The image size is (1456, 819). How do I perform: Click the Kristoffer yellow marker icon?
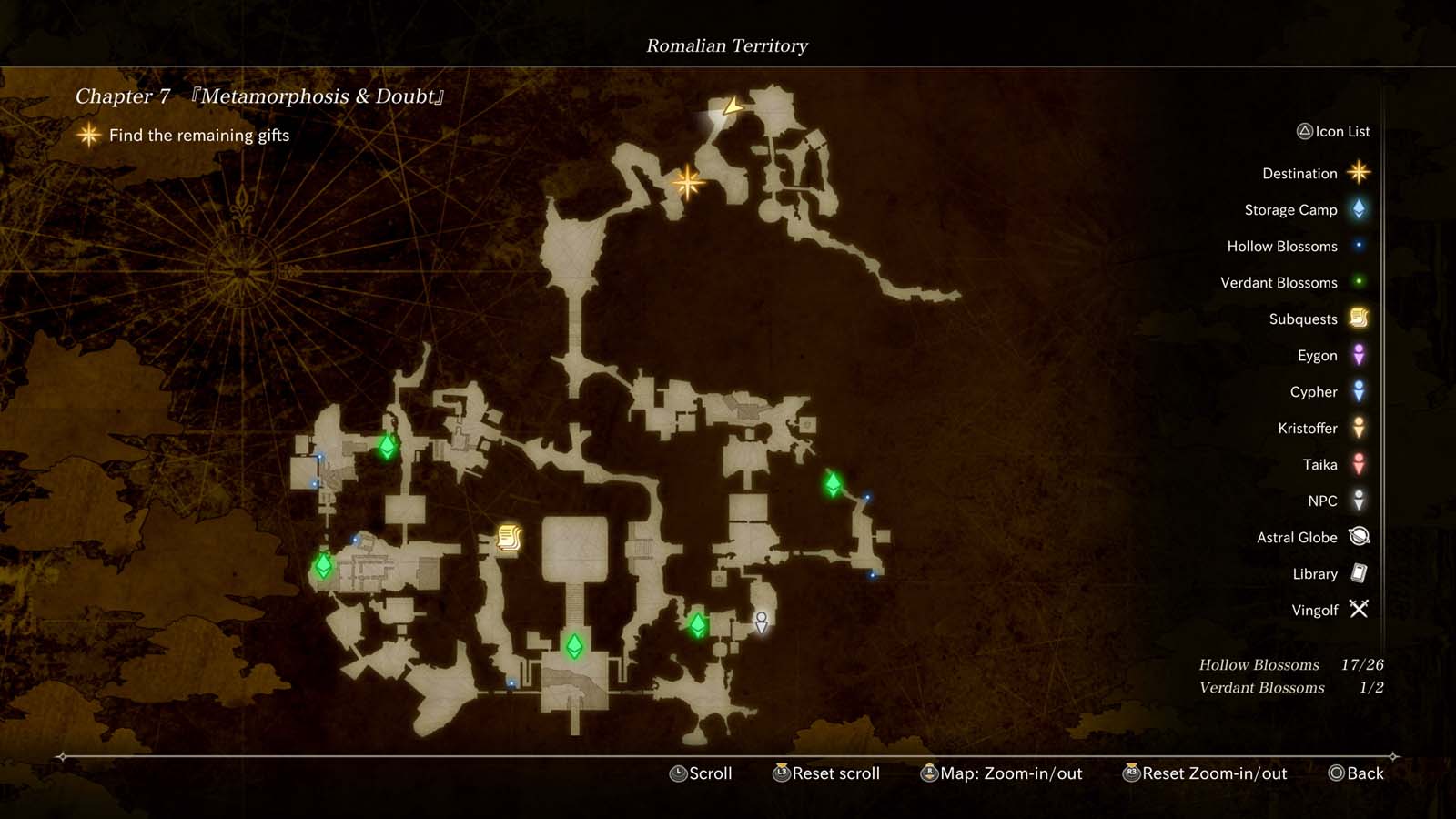coord(1357,428)
